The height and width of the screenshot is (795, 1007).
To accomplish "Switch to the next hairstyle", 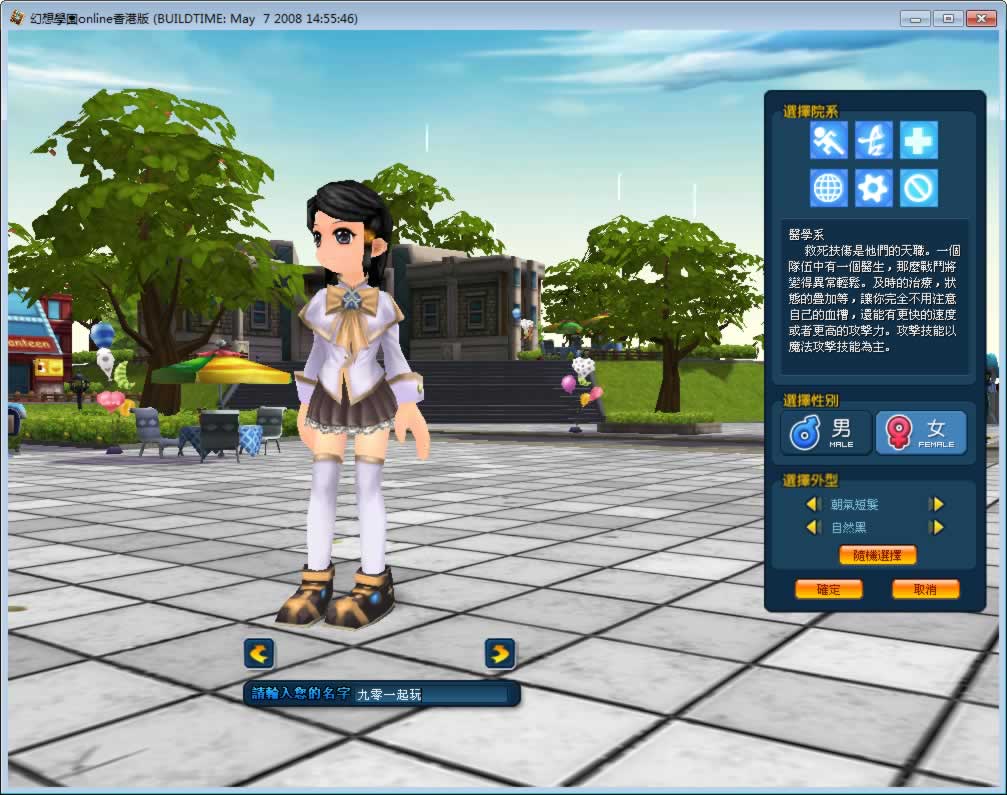I will click(936, 504).
